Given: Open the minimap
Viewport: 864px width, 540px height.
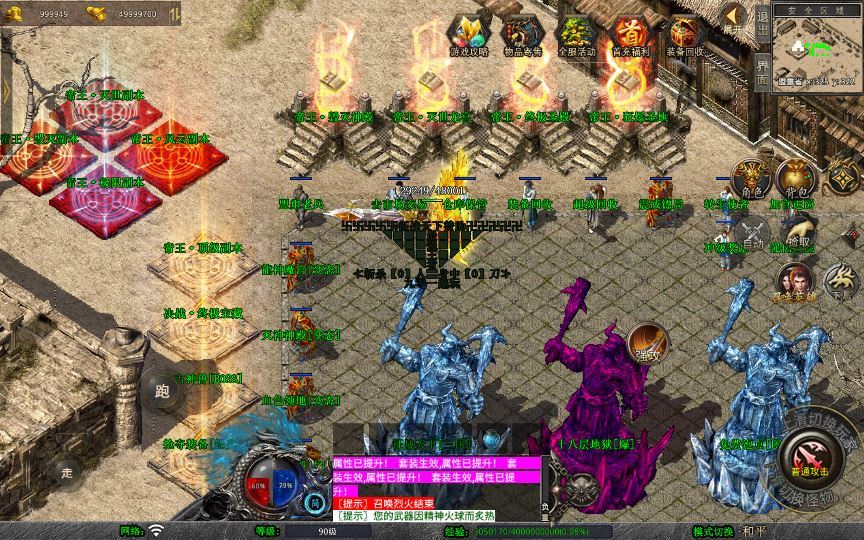Looking at the screenshot, I should (x=817, y=47).
